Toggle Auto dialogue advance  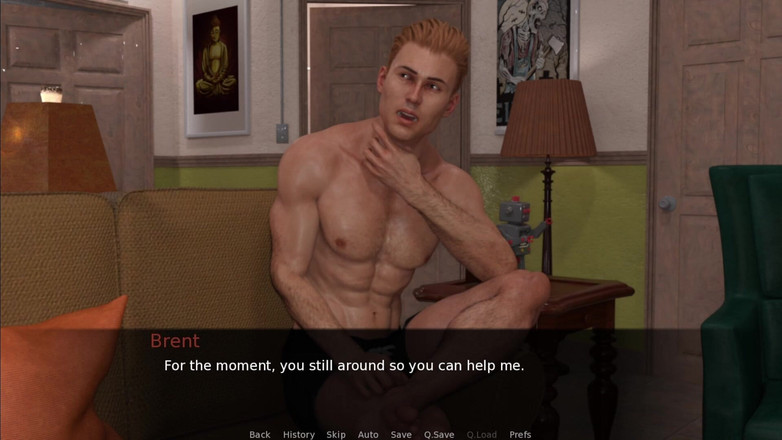368,435
